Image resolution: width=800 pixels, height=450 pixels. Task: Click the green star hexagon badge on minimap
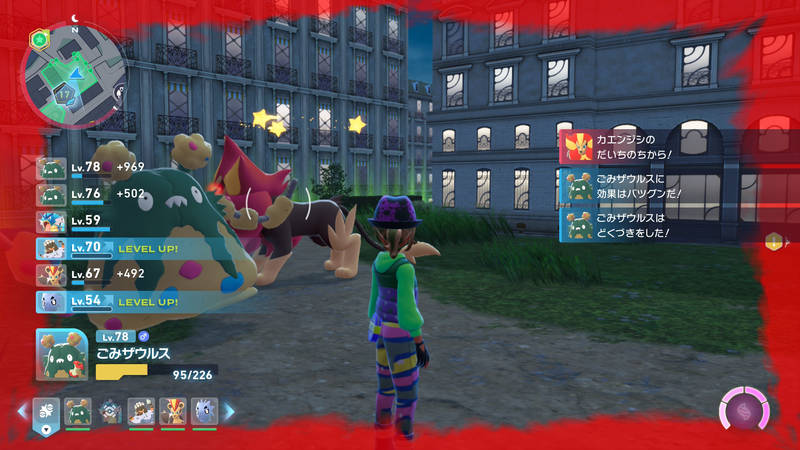[38, 38]
